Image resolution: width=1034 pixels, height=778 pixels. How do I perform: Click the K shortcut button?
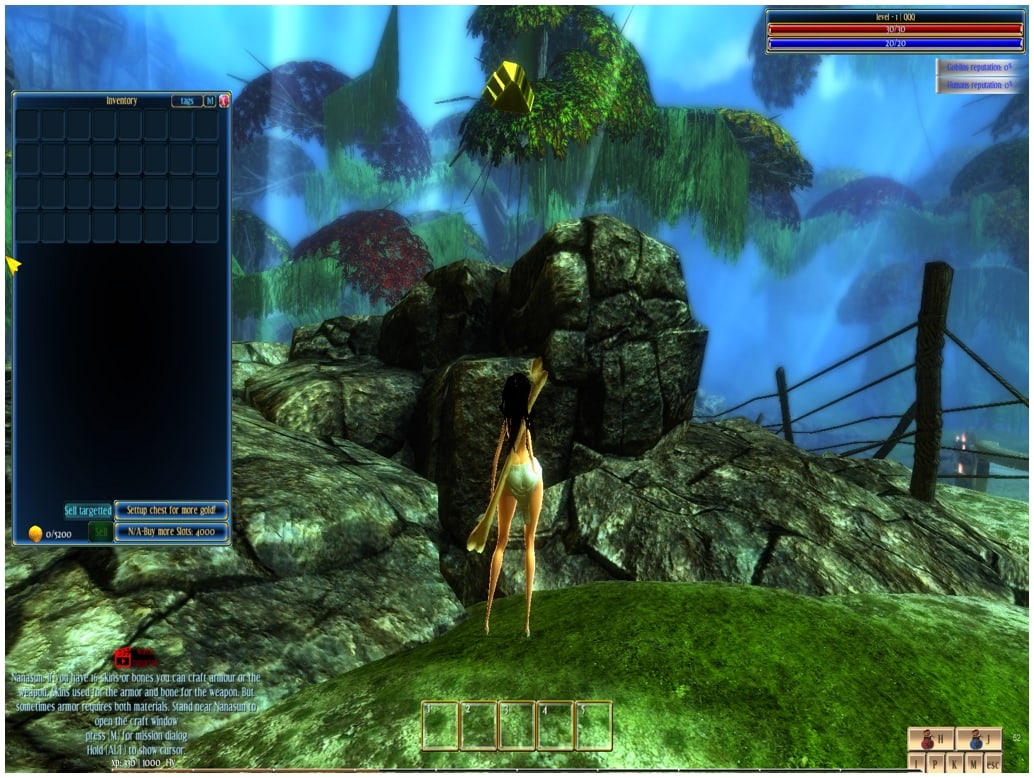pyautogui.click(x=954, y=764)
